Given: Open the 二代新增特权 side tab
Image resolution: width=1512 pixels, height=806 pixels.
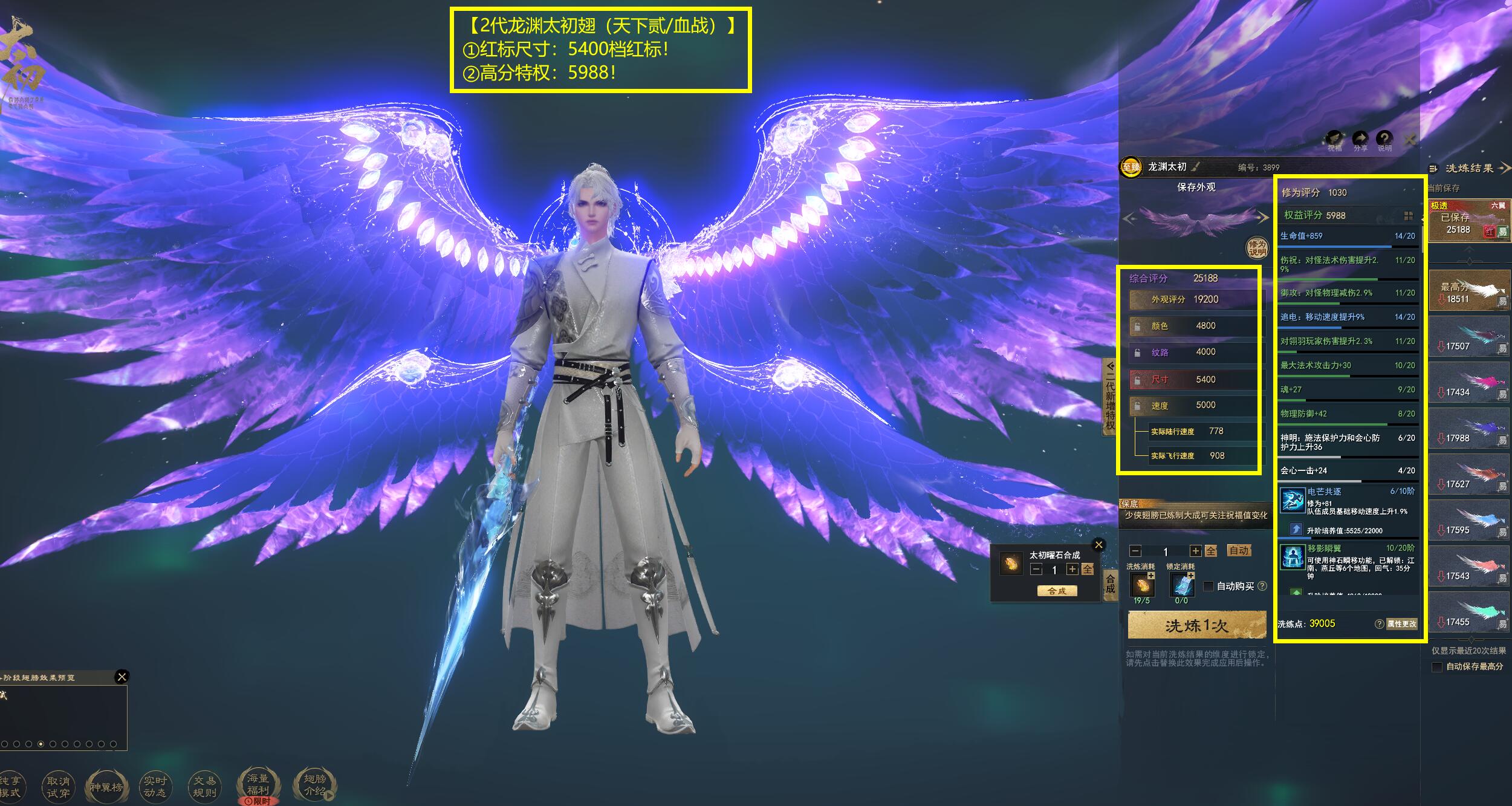Looking at the screenshot, I should (1110, 396).
